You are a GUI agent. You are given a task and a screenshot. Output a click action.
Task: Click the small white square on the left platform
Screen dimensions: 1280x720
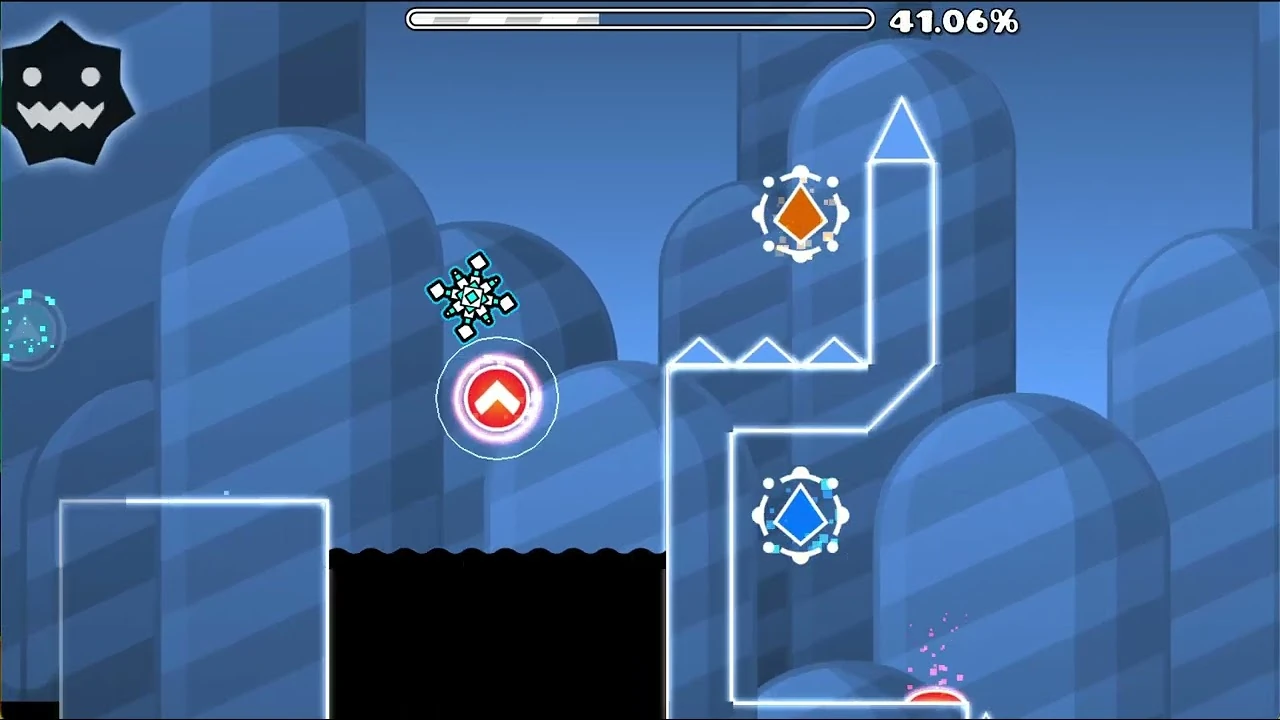click(228, 492)
